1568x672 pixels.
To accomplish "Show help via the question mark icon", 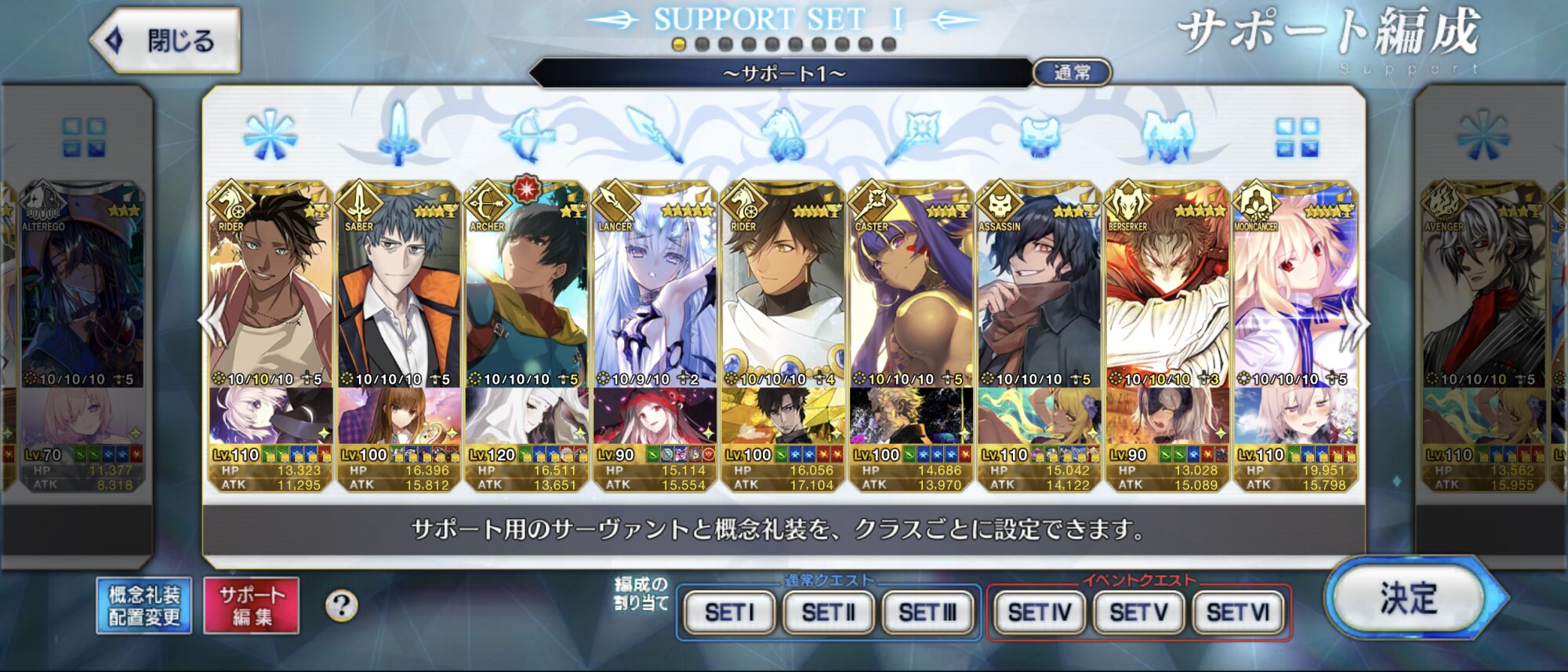I will click(x=341, y=605).
